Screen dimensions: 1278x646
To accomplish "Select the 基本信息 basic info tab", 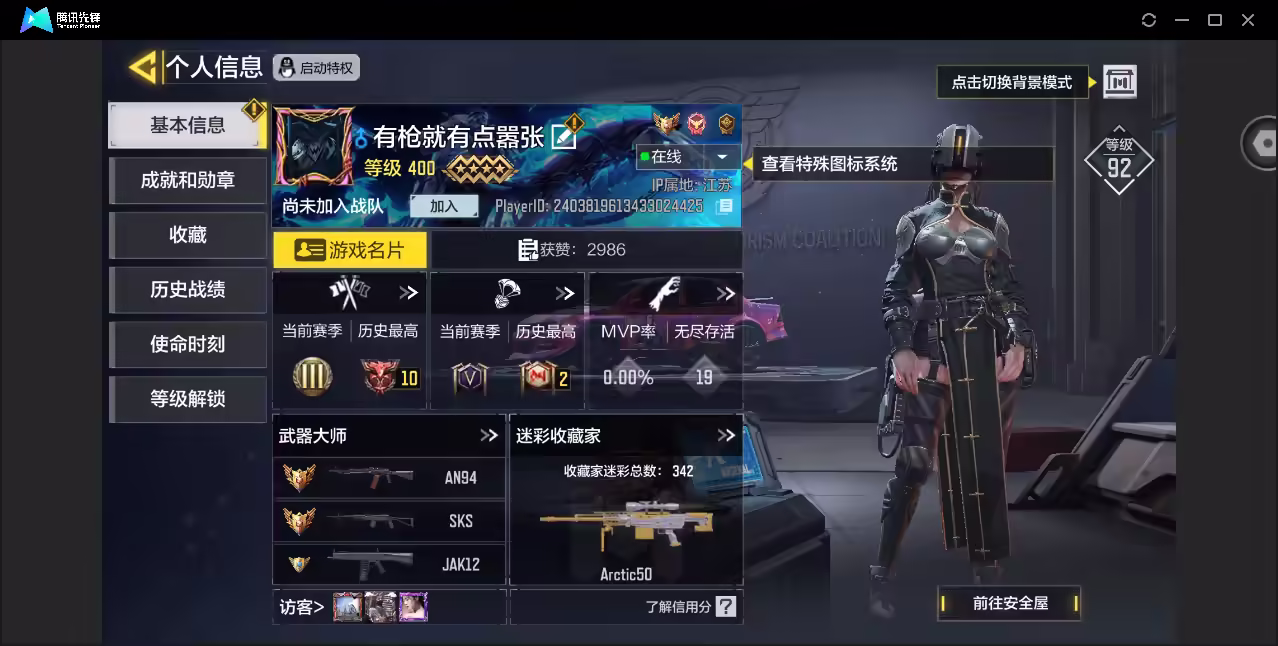I will point(187,125).
